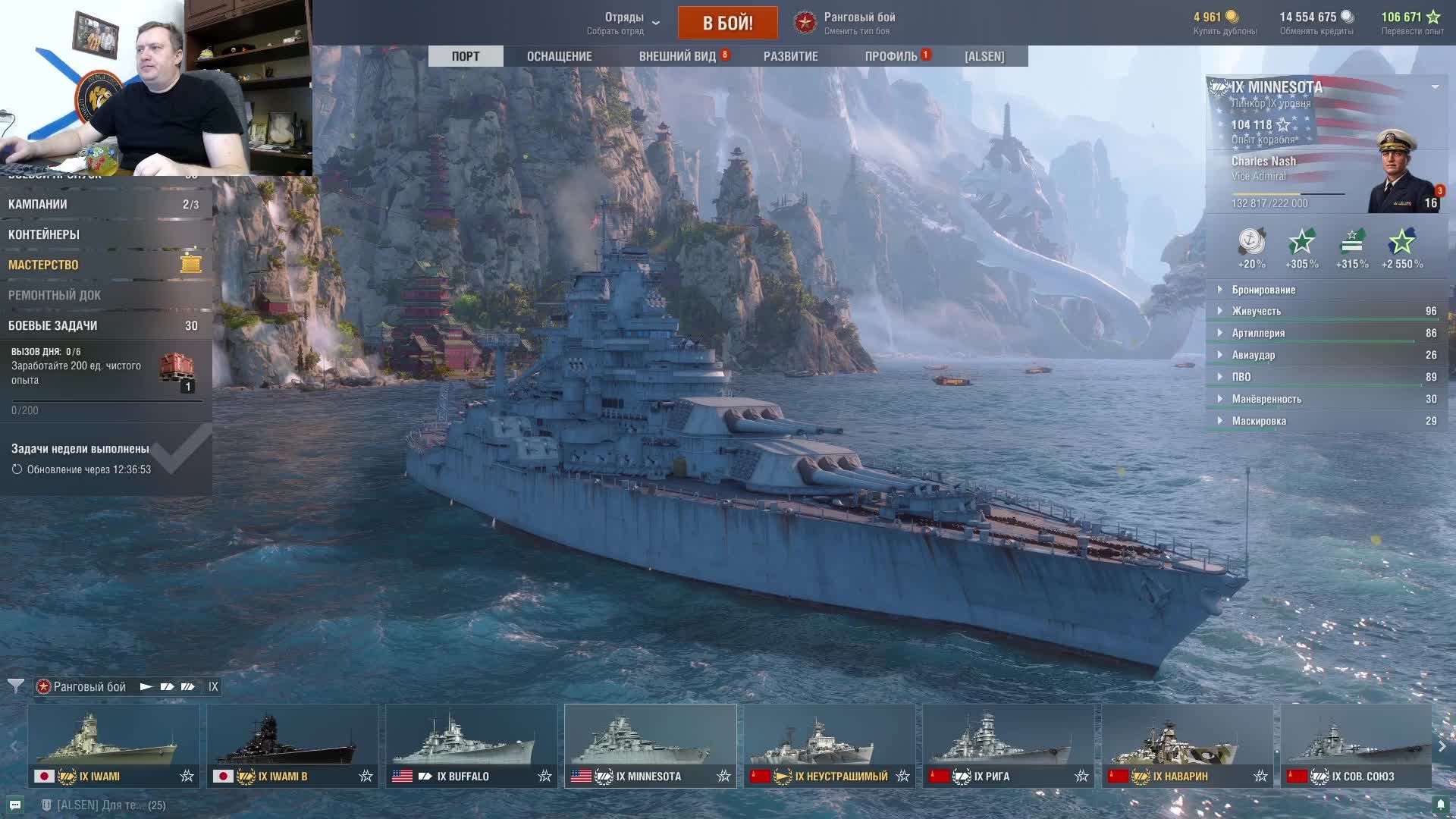Switch to the ВНЕШНИЙ ВИД tab
Screen dimensions: 1456x819
[677, 56]
